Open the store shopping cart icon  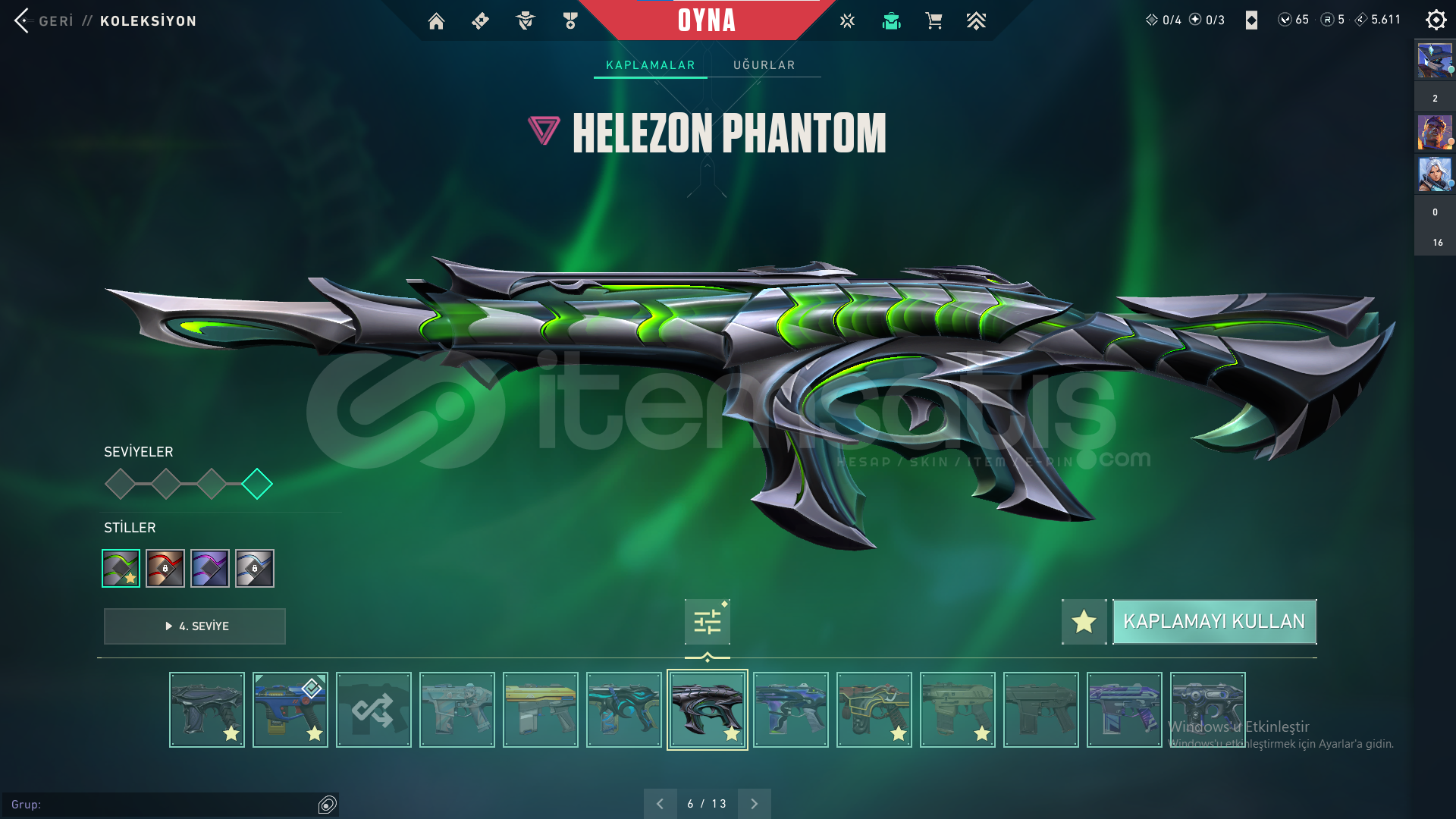(934, 21)
